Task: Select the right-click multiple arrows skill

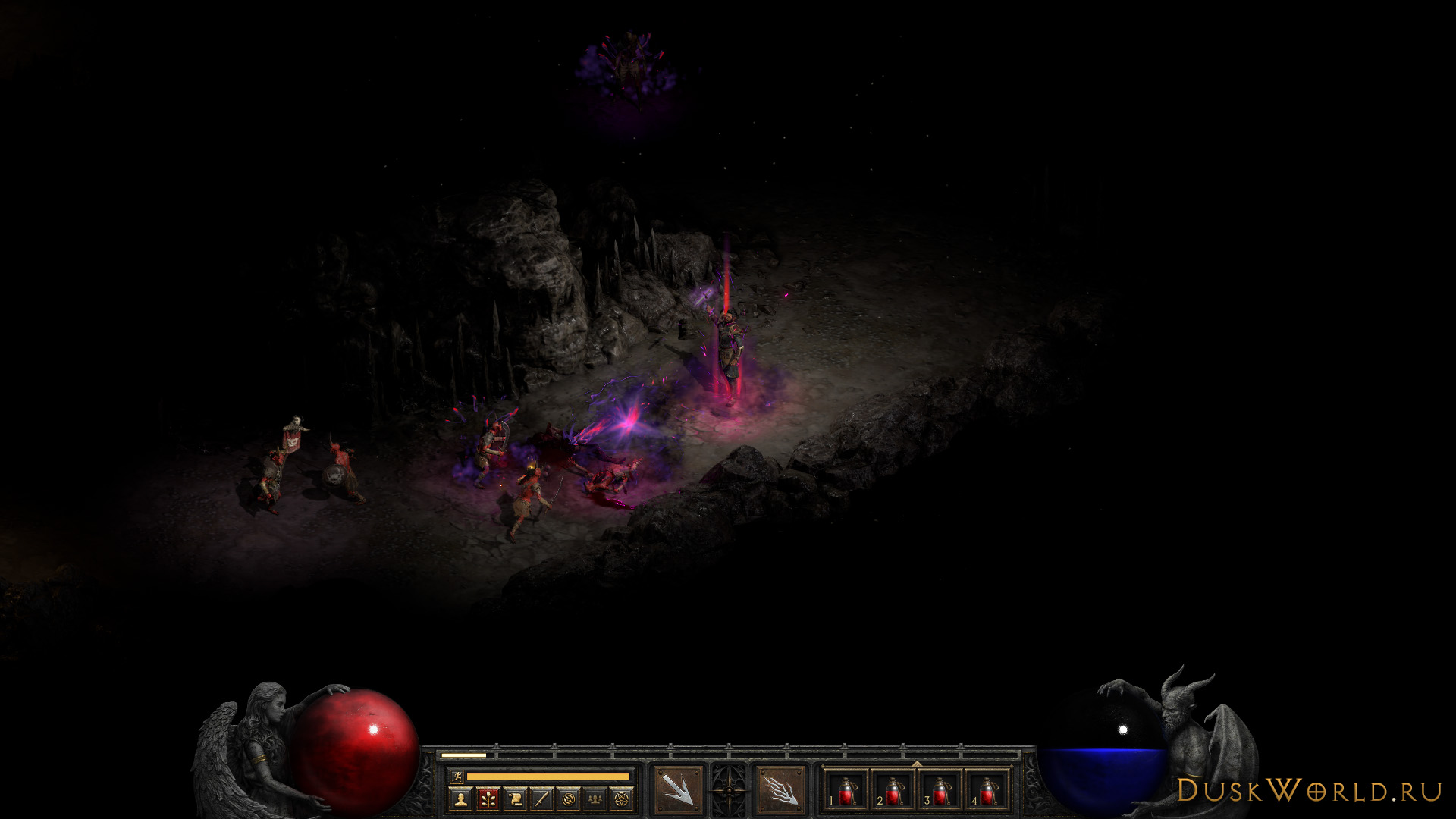Action: 780,791
